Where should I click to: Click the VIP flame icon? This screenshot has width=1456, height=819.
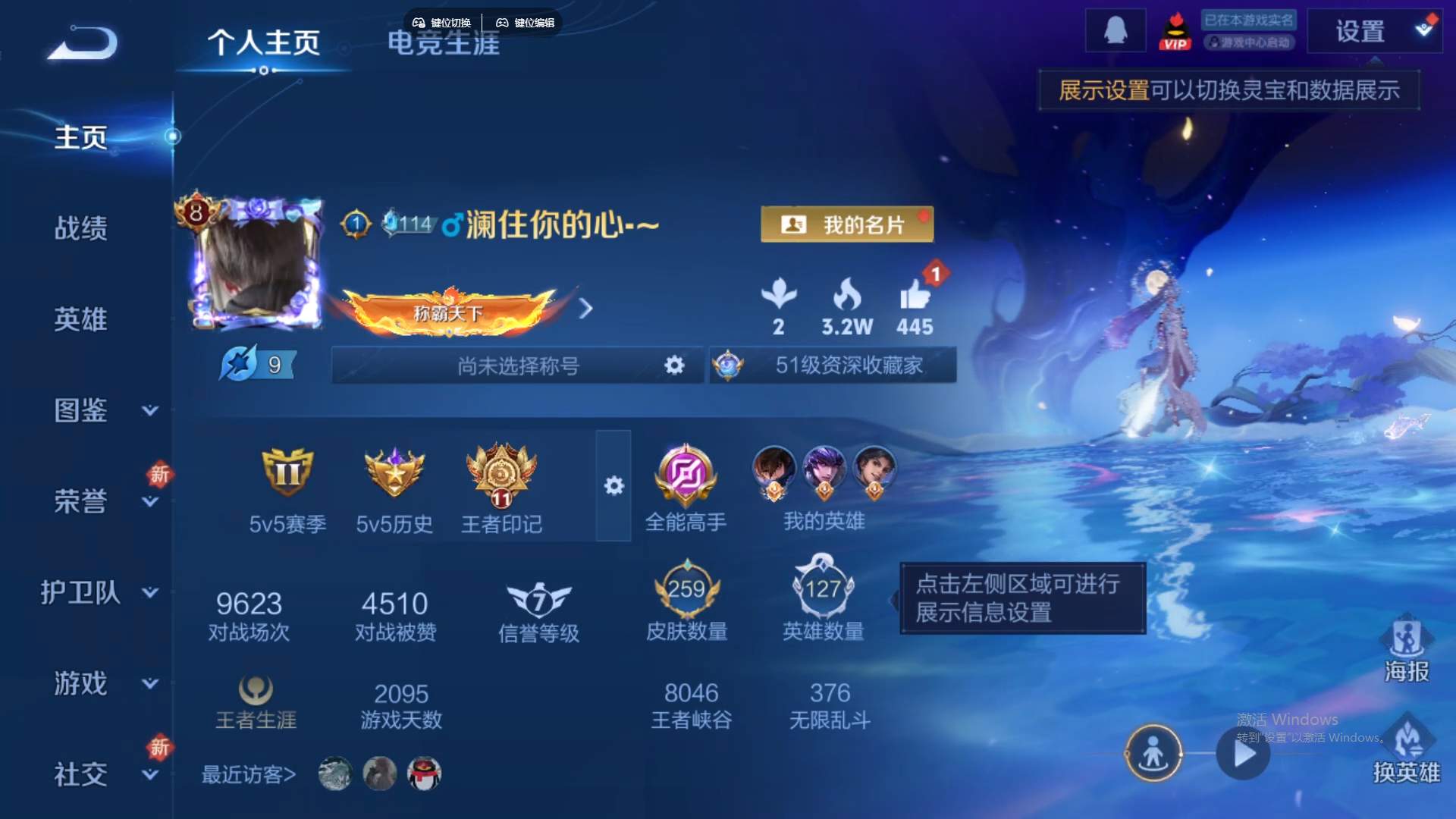point(1175,30)
